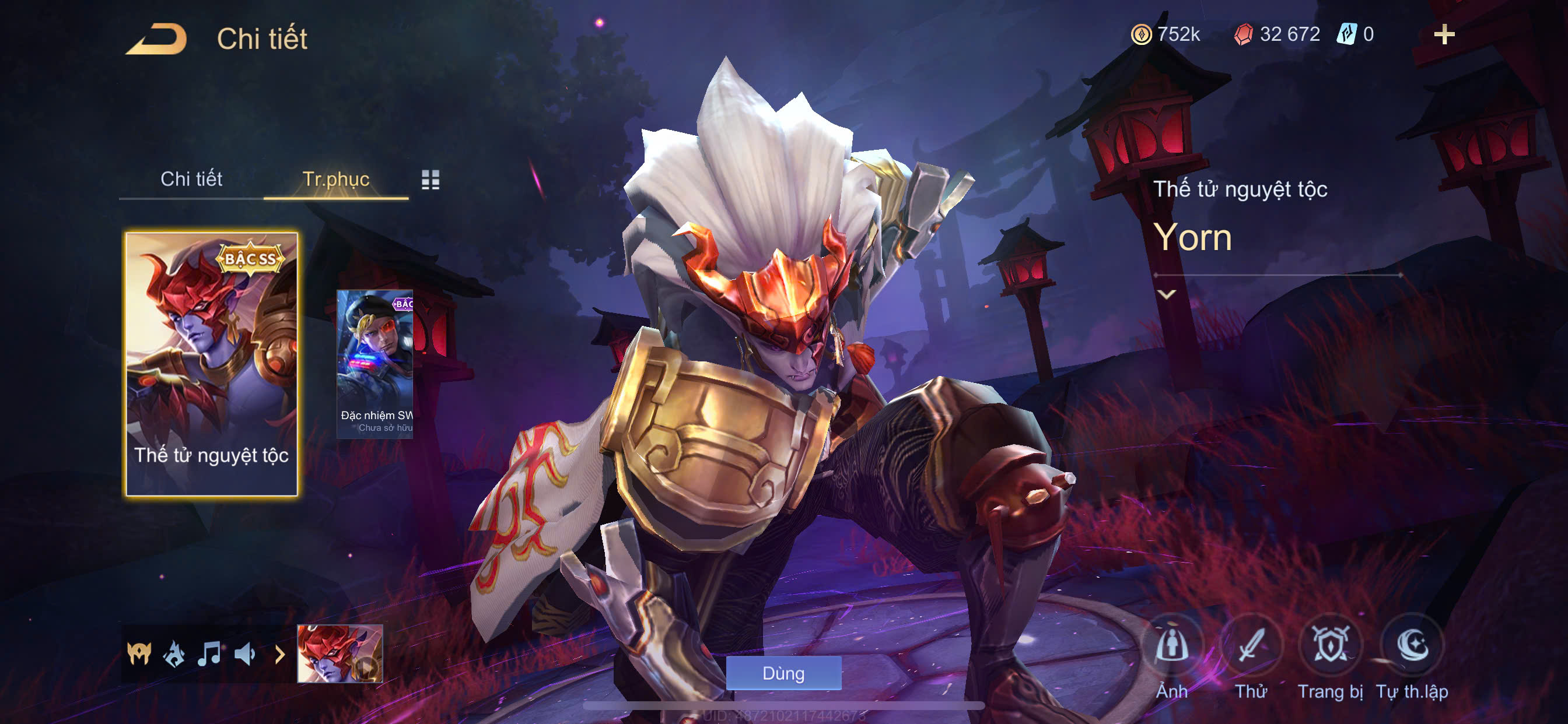Click the music note skin feature icon
This screenshot has width=1568, height=724.
[209, 654]
